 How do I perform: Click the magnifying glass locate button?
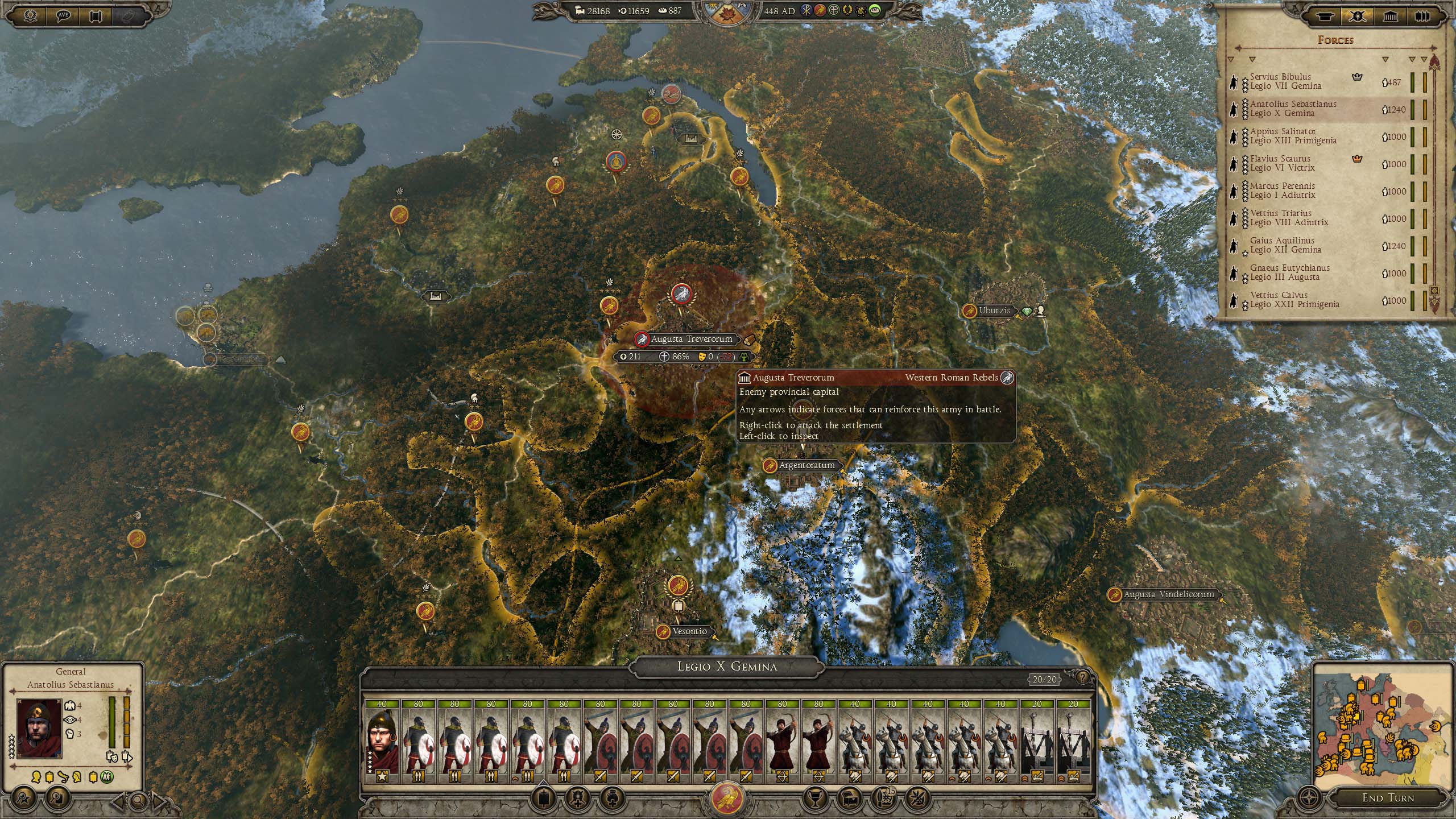(138, 801)
